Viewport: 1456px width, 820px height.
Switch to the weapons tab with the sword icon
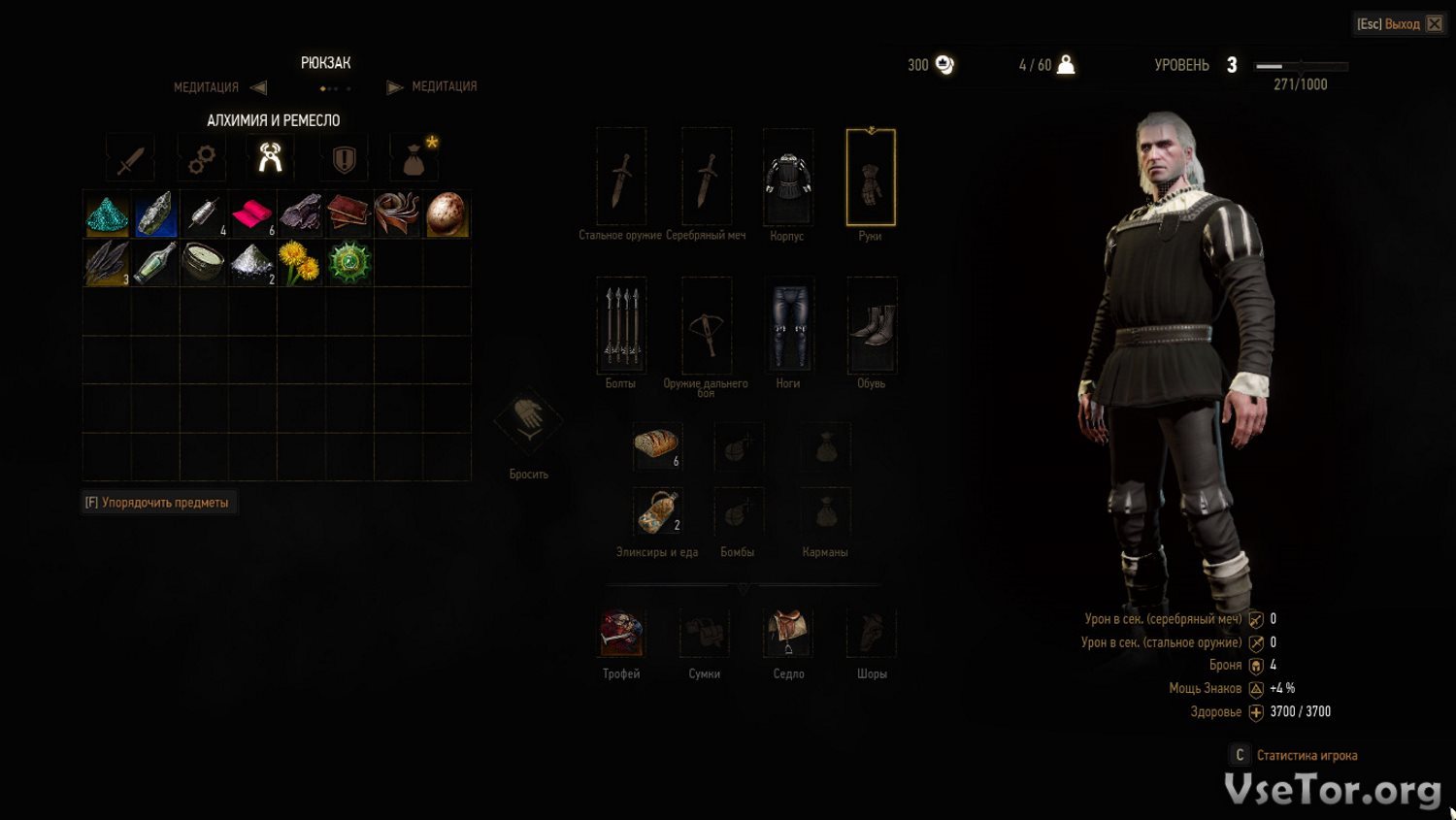click(x=130, y=159)
